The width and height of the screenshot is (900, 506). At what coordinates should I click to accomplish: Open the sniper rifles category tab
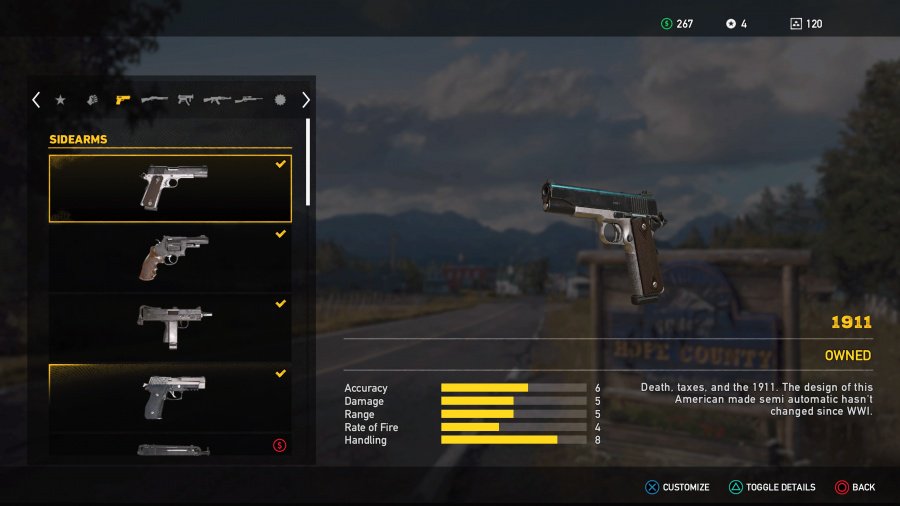248,100
